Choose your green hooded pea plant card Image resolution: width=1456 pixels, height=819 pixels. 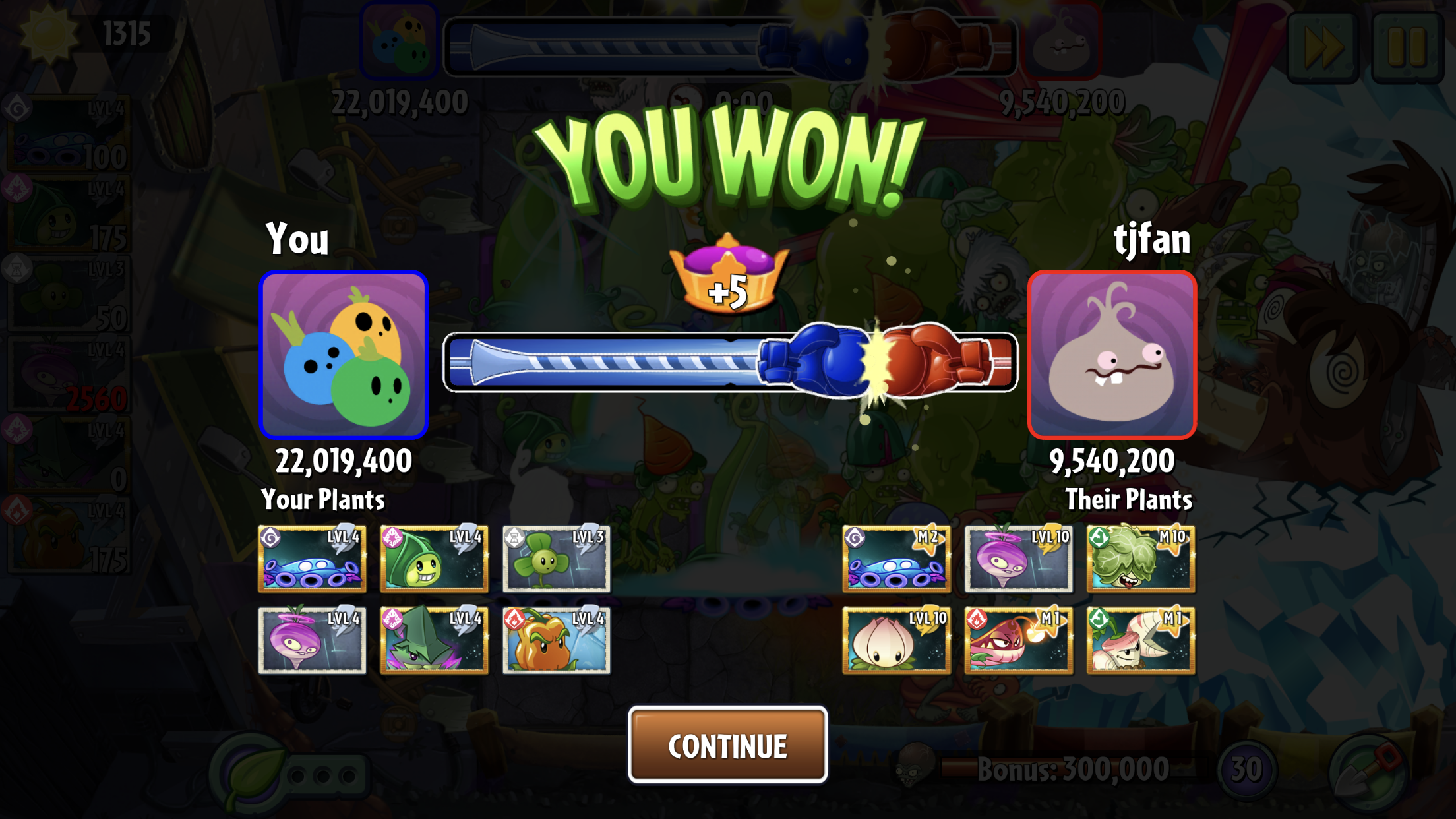[x=434, y=559]
